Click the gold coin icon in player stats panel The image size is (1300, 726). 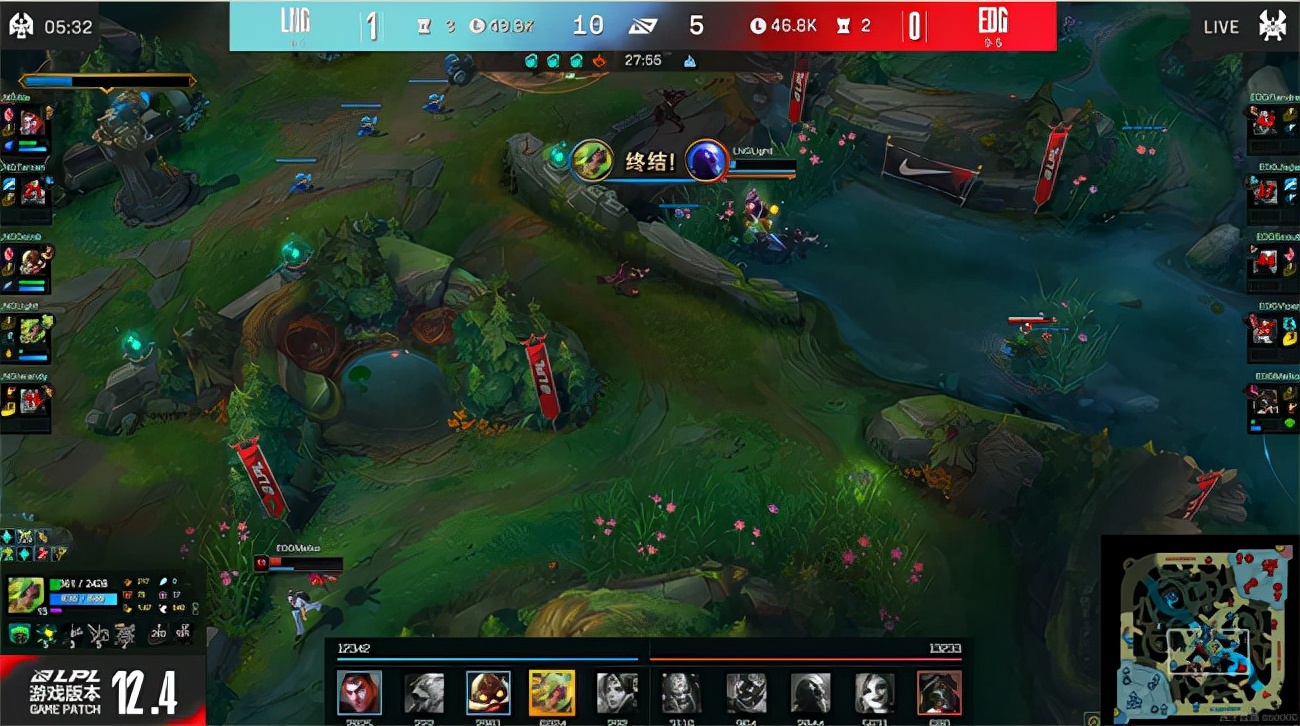[127, 608]
